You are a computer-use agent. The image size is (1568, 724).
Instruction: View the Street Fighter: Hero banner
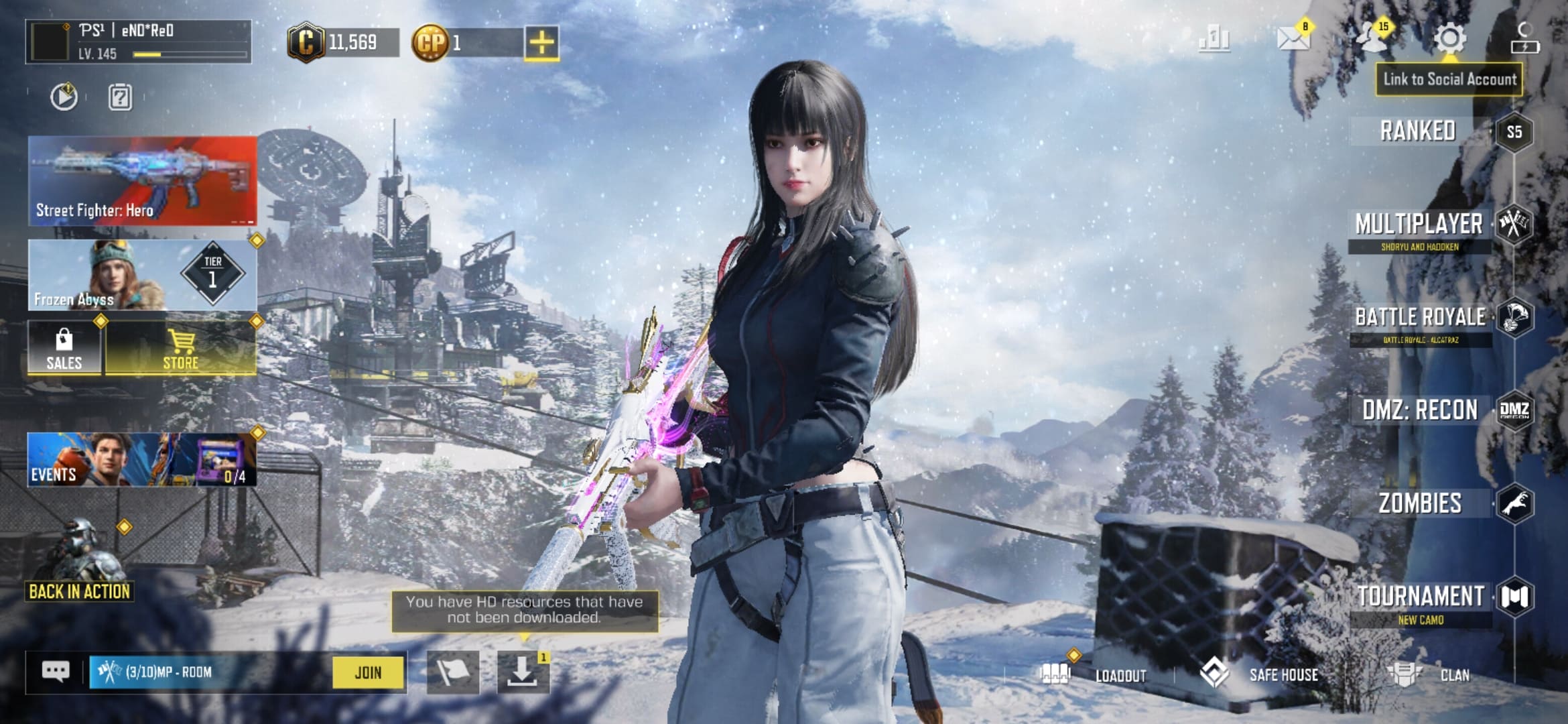(x=142, y=181)
